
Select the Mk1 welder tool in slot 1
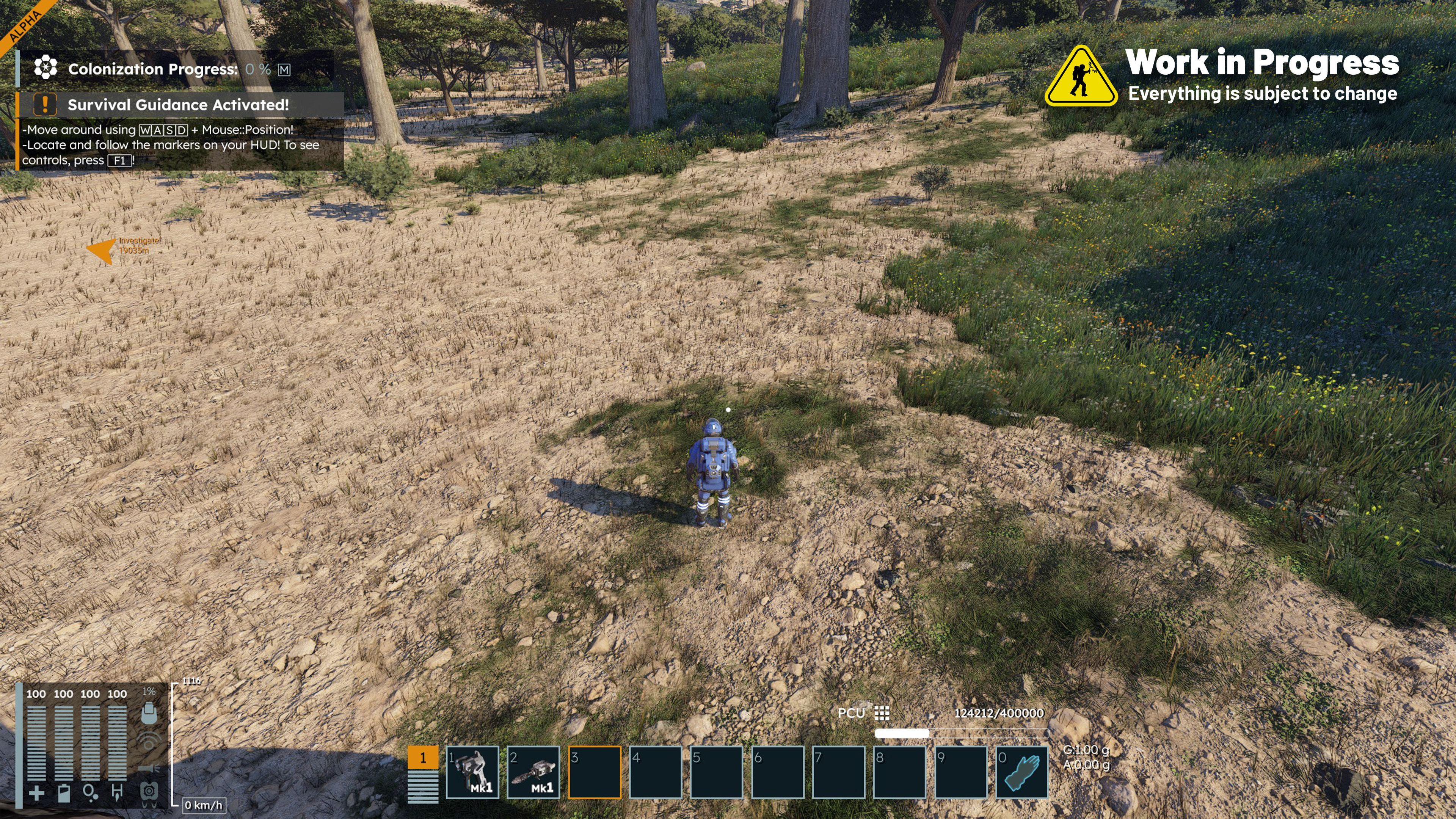coord(472,772)
